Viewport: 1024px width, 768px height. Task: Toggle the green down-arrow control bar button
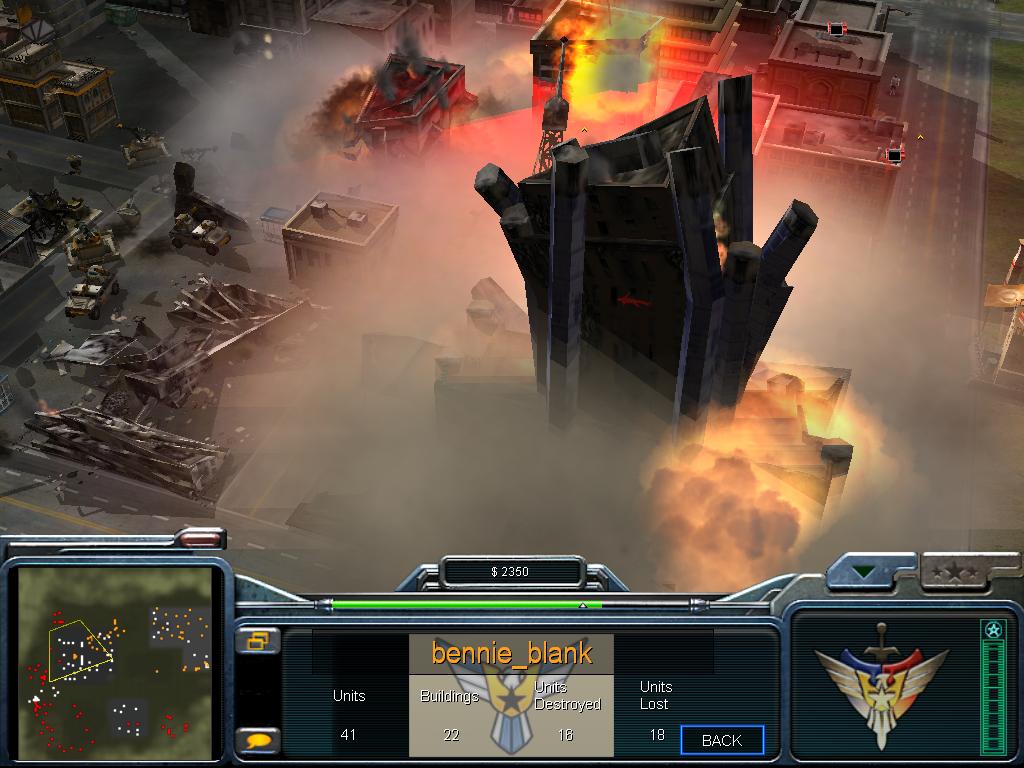point(862,574)
